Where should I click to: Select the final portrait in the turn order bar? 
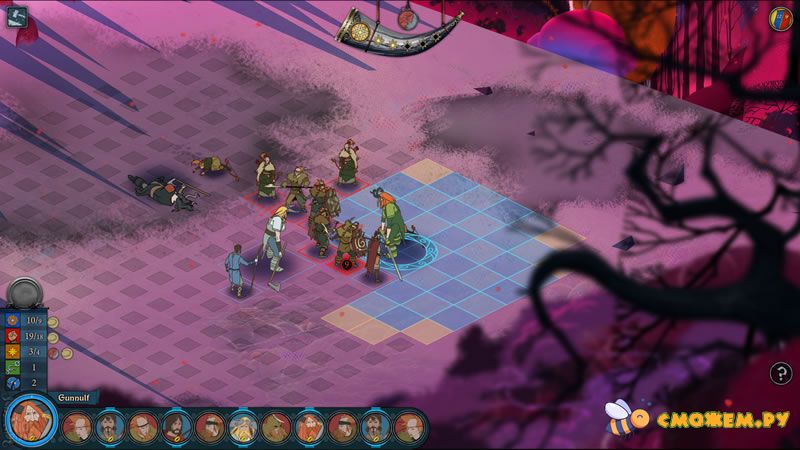407,428
